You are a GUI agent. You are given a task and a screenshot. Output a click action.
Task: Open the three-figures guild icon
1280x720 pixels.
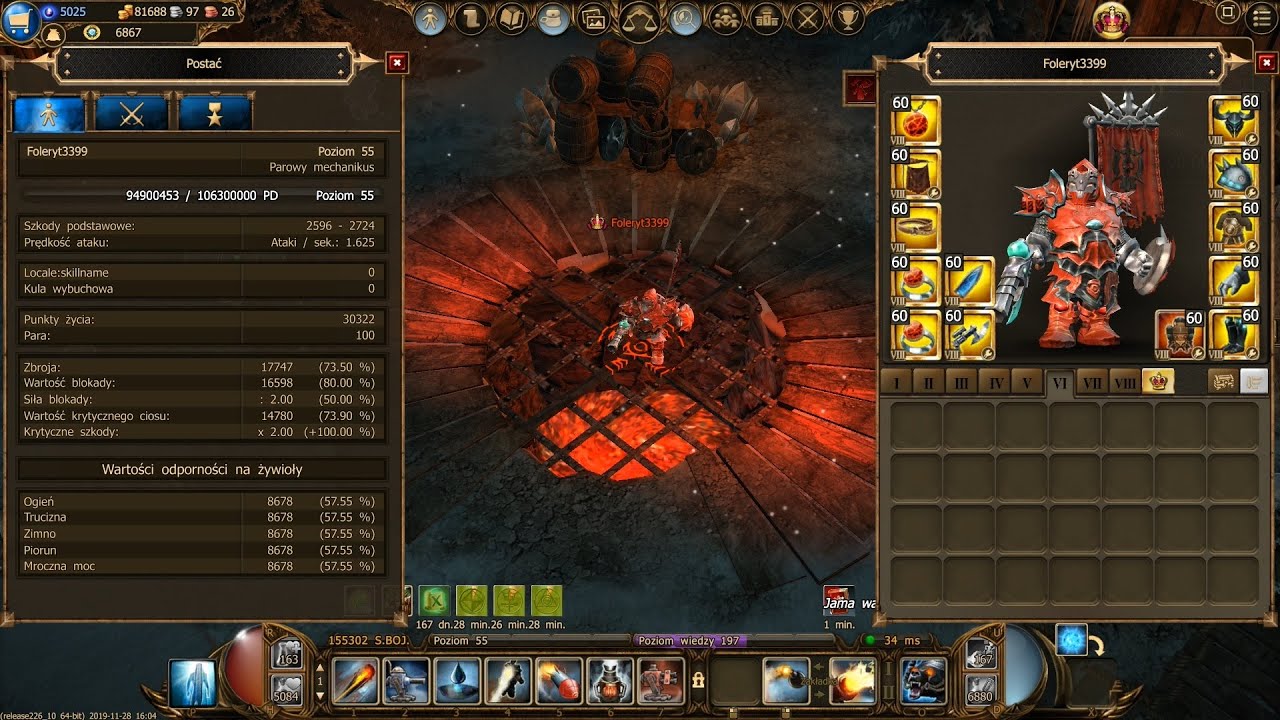click(x=725, y=19)
